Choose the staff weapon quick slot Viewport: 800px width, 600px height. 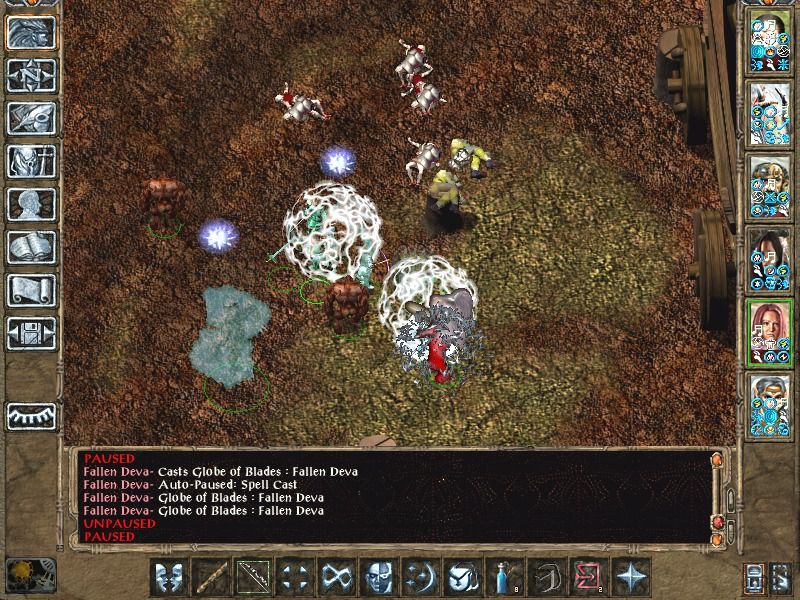[x=210, y=577]
